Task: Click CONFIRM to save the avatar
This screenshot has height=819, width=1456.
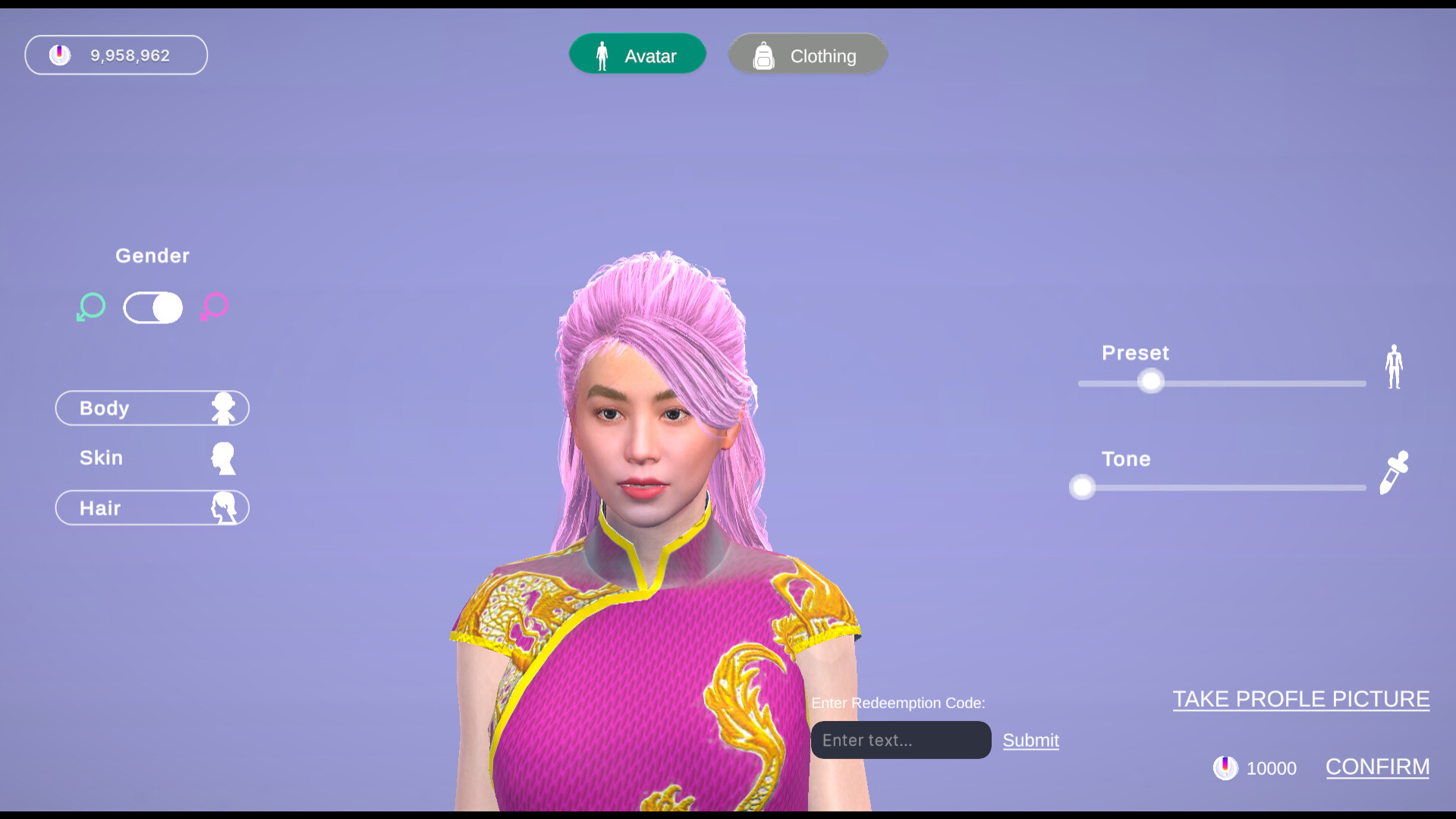Action: tap(1377, 767)
